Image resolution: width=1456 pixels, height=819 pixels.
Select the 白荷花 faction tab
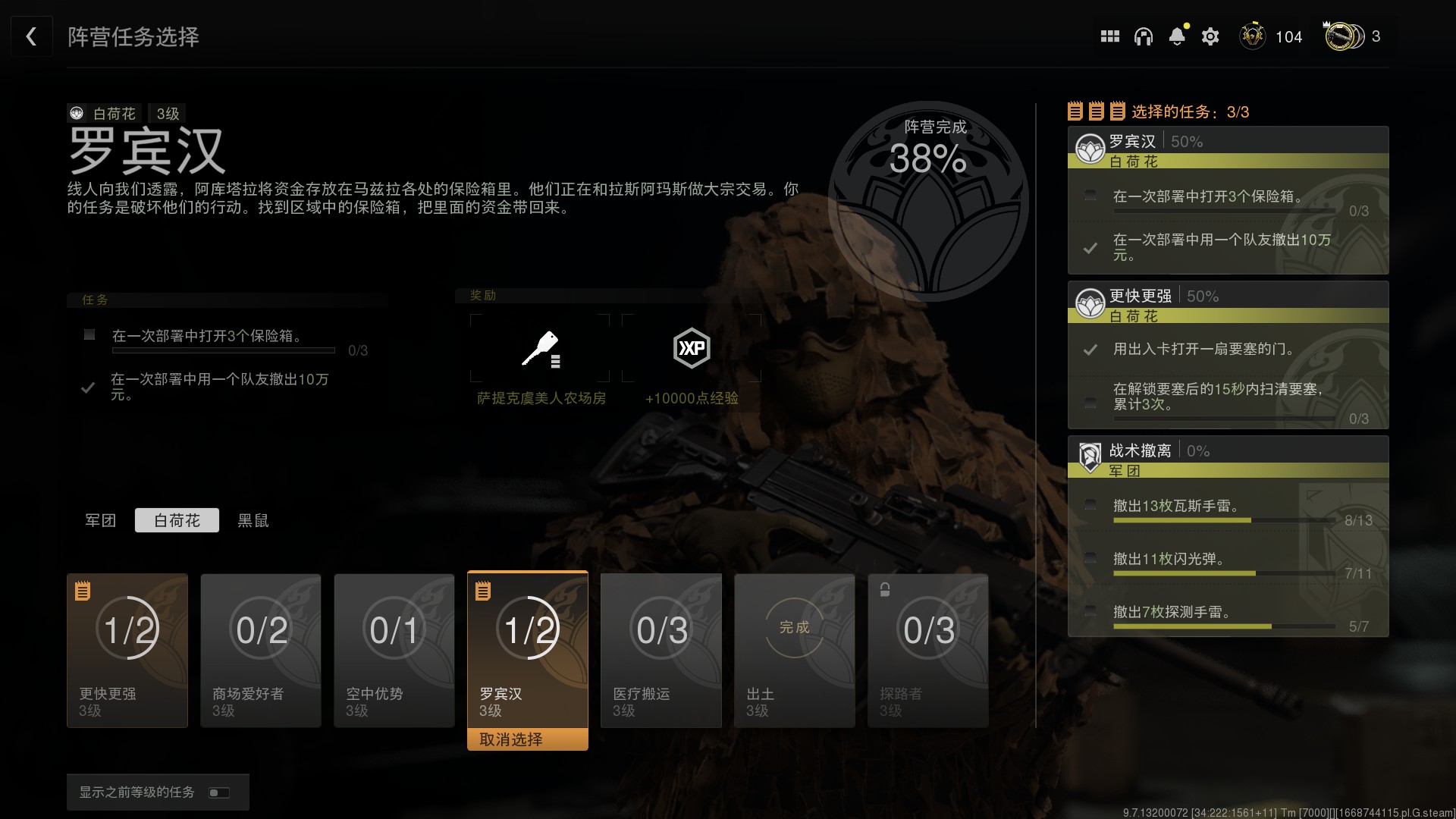177,520
